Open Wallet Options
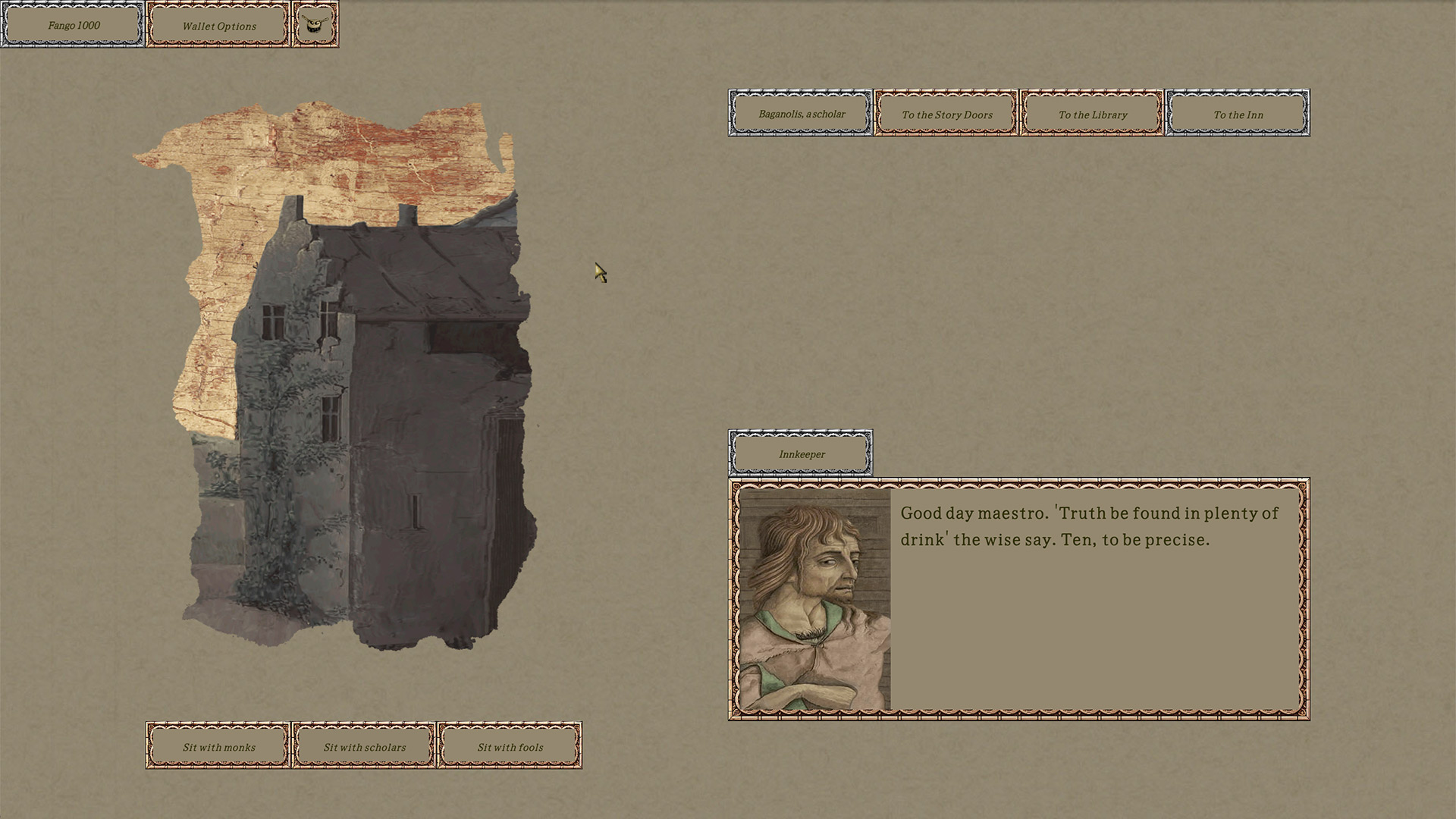 [218, 25]
